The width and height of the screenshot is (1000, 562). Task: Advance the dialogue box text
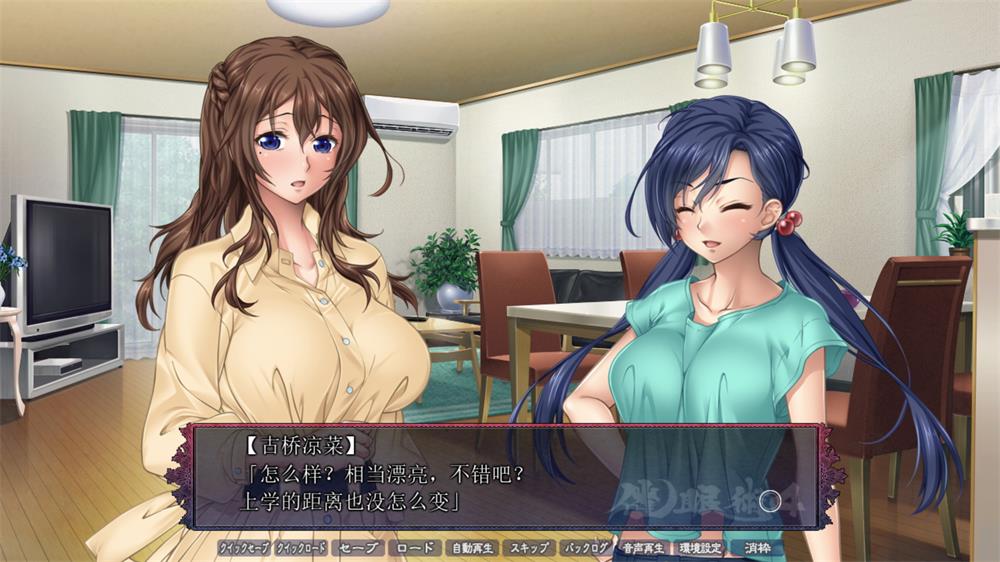click(500, 476)
